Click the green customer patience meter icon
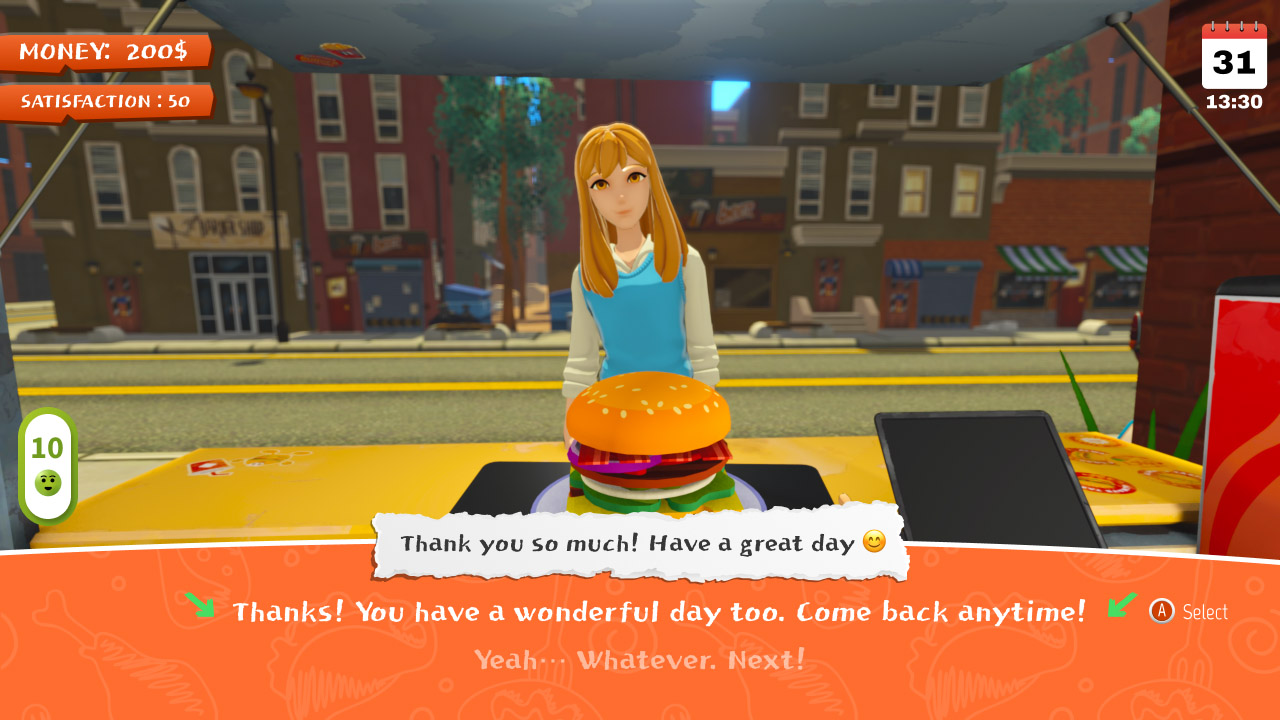 click(47, 468)
